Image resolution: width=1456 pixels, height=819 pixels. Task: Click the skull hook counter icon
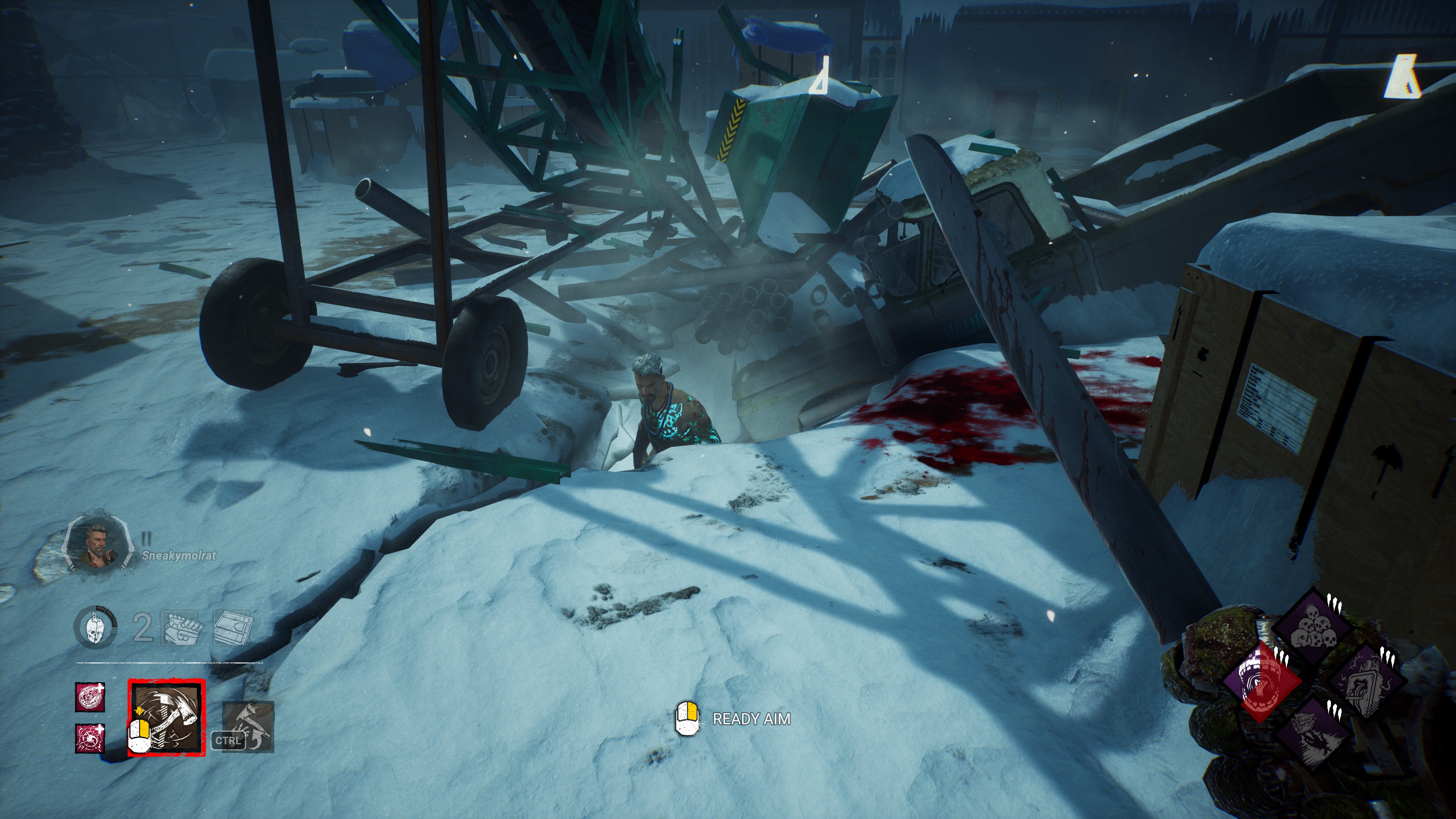95,628
